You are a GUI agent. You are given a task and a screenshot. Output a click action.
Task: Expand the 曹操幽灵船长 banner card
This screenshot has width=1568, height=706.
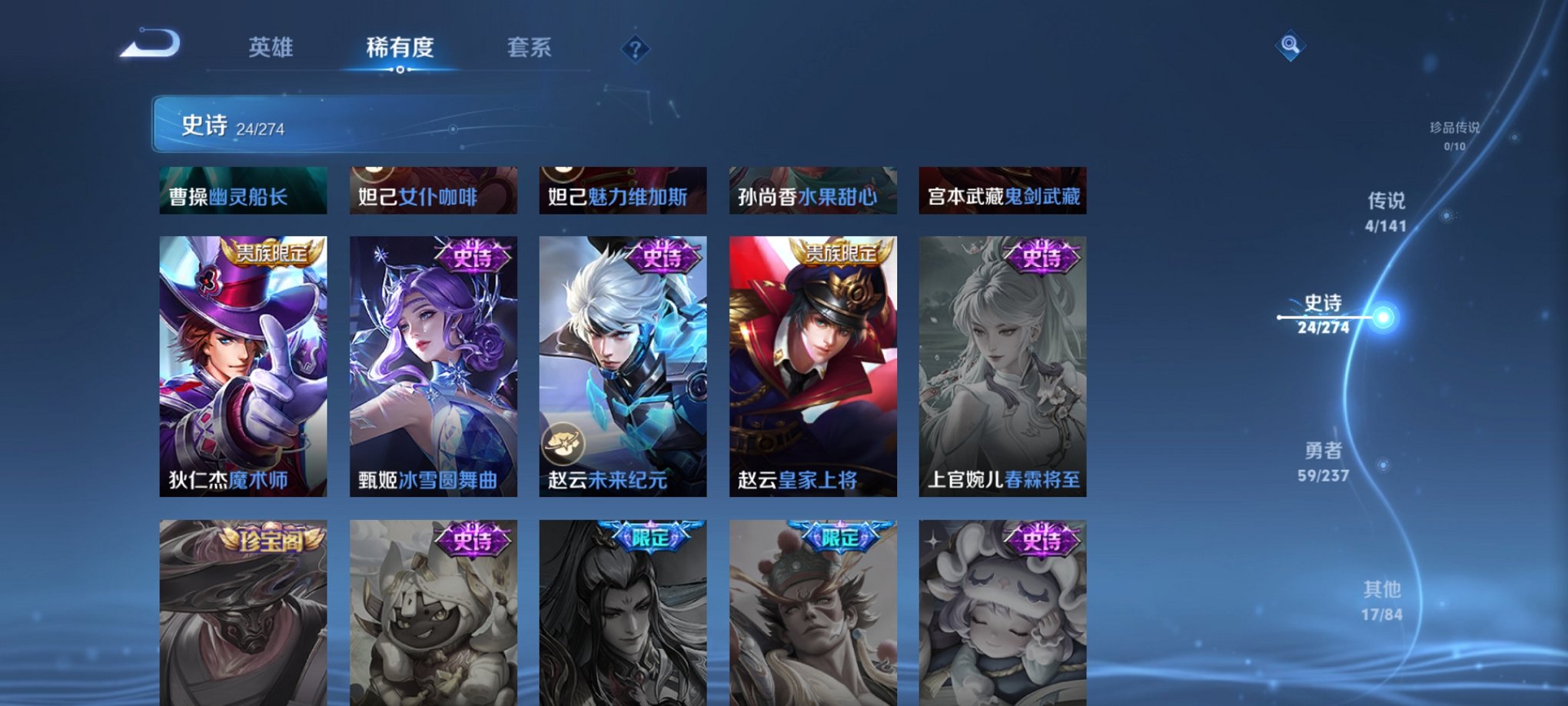(243, 191)
